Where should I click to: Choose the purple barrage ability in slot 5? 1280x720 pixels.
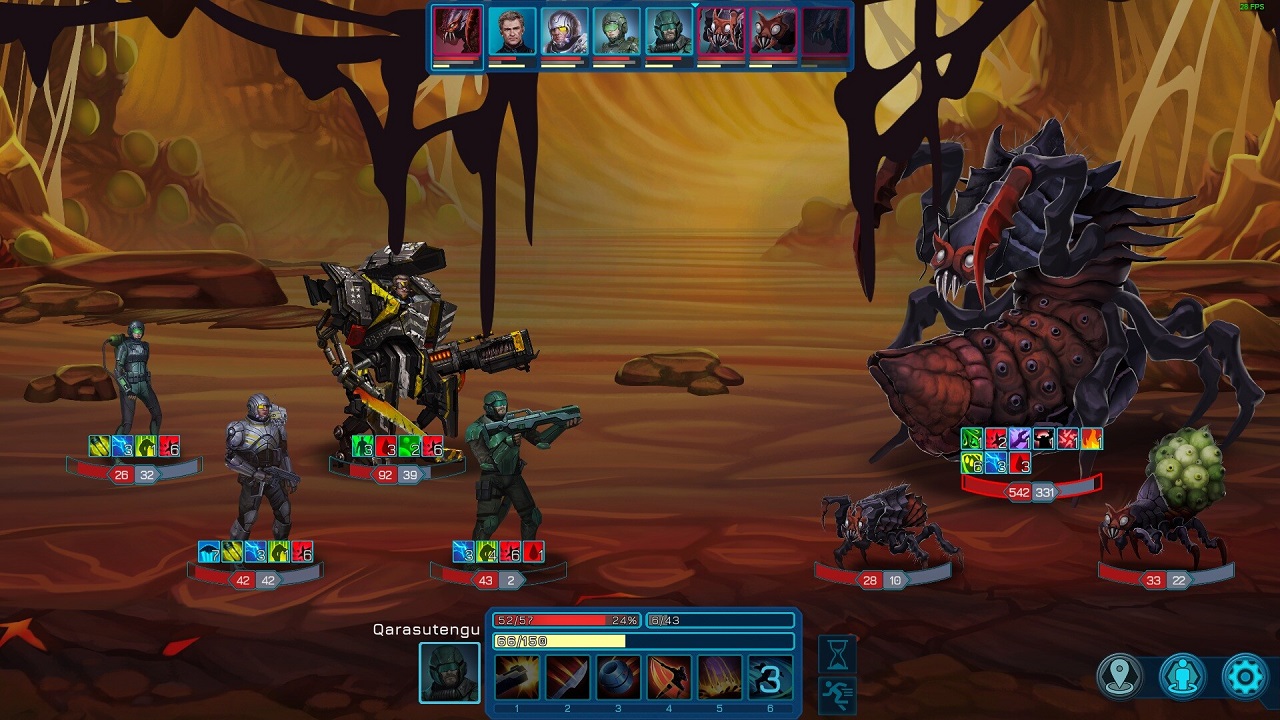719,678
